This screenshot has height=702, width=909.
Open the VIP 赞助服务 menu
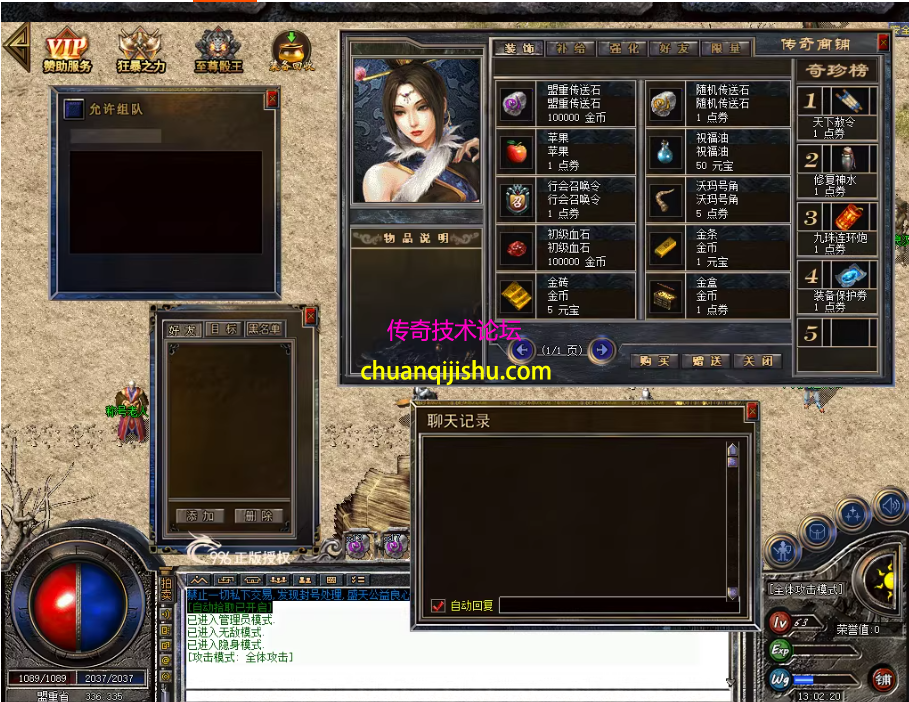point(67,50)
